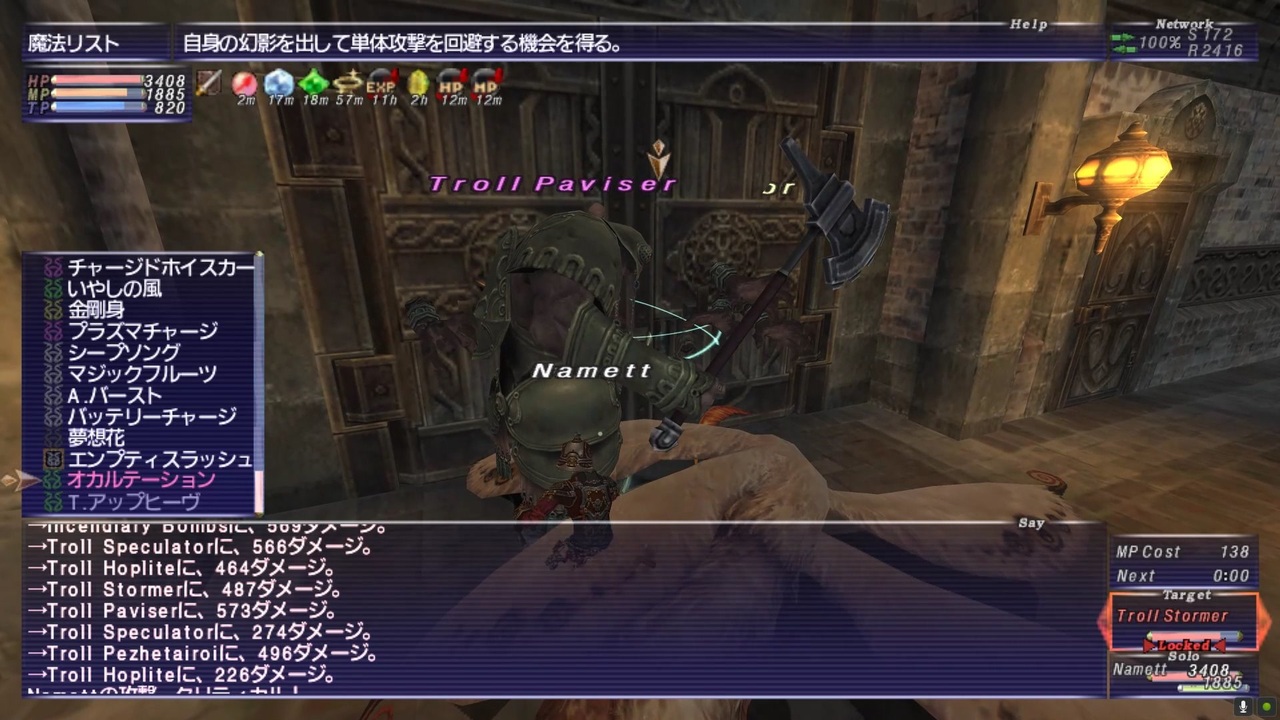Click the Reraise HP status icon
The image size is (1280, 720).
(x=452, y=84)
